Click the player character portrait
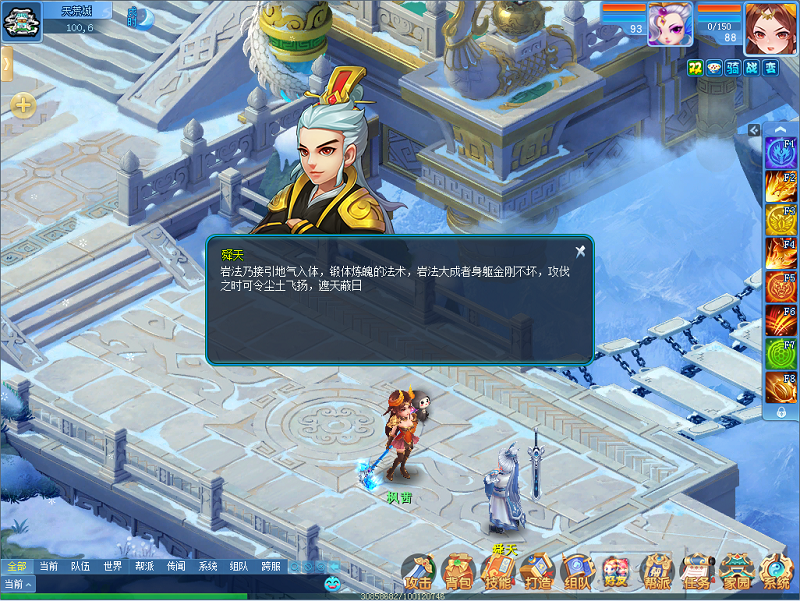This screenshot has height=601, width=800. [x=769, y=26]
